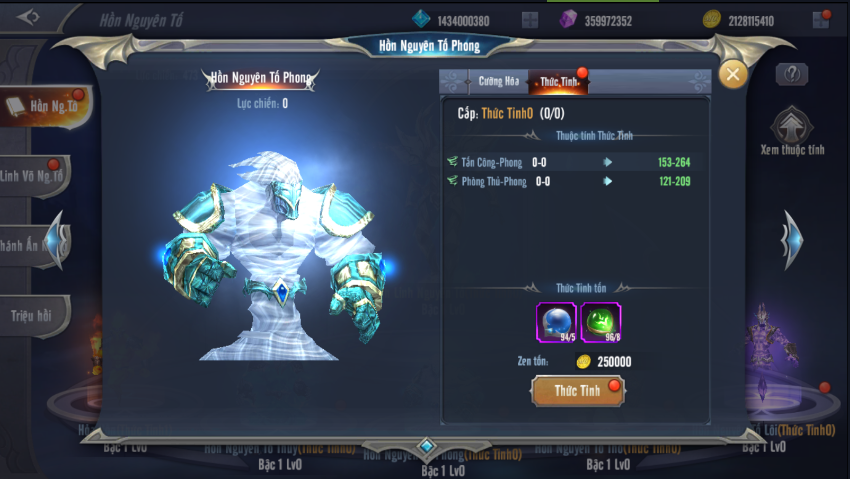This screenshot has height=479, width=850.
Task: Select the Thức Tỉnh tab
Action: click(558, 82)
